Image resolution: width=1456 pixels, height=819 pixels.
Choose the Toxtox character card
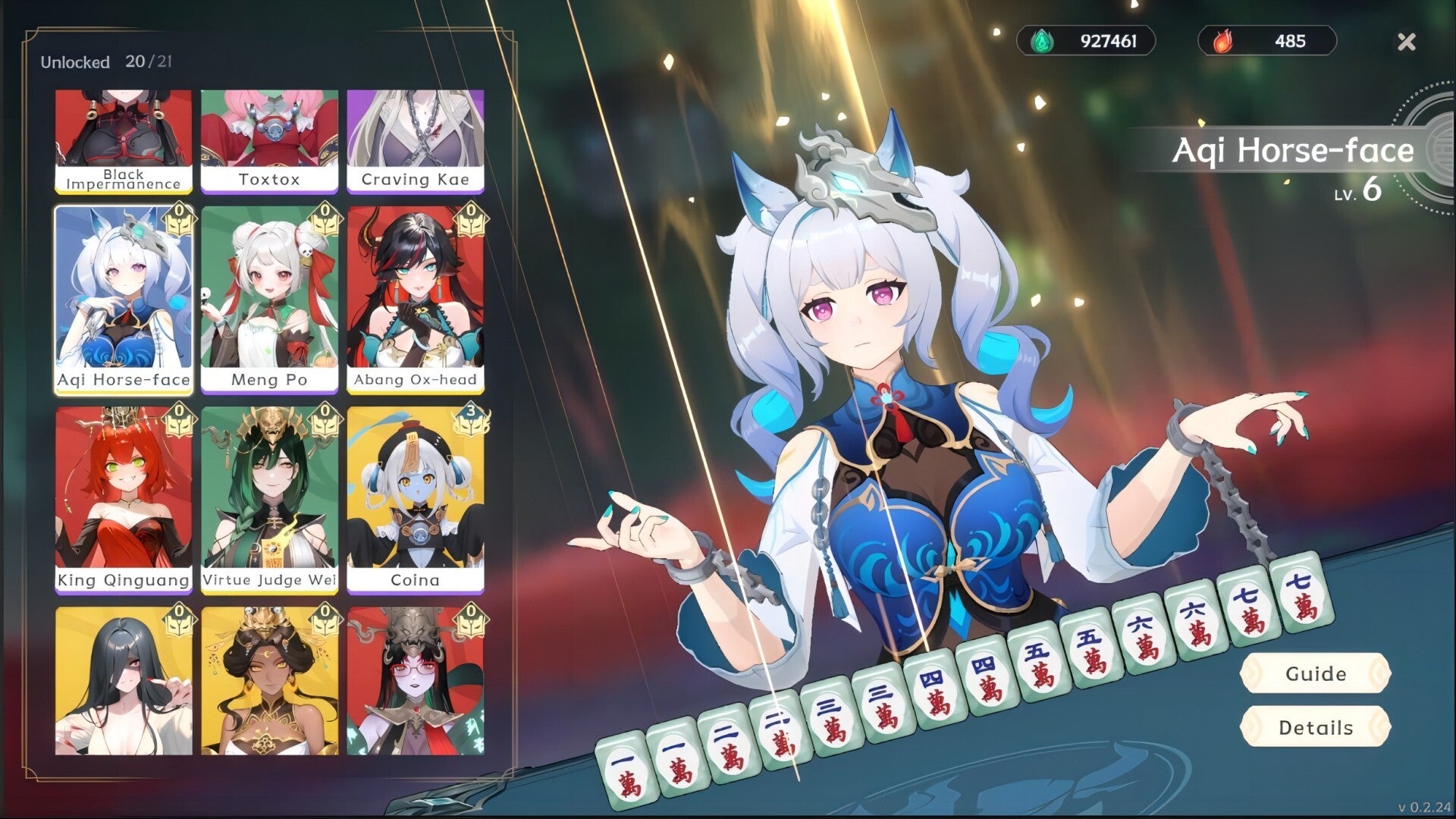269,140
